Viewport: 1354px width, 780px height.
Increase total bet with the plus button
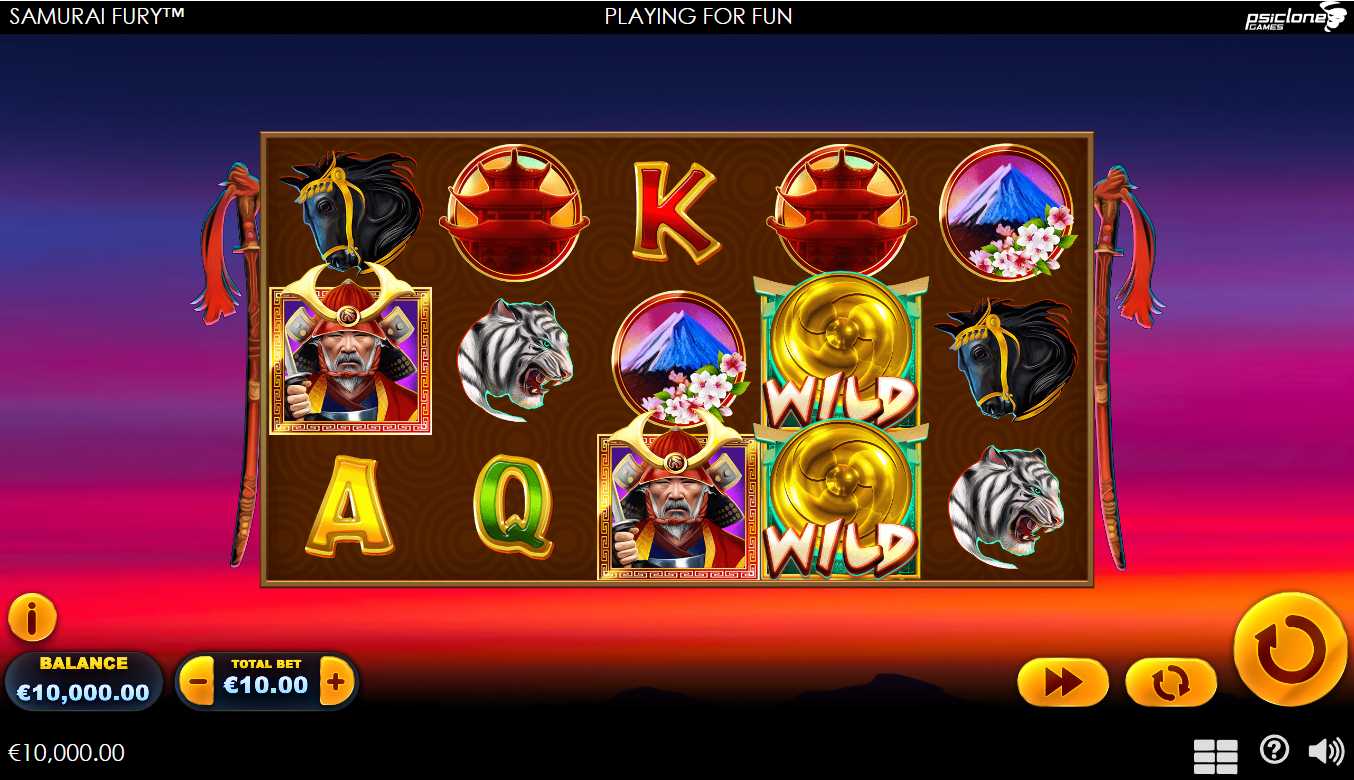coord(336,684)
